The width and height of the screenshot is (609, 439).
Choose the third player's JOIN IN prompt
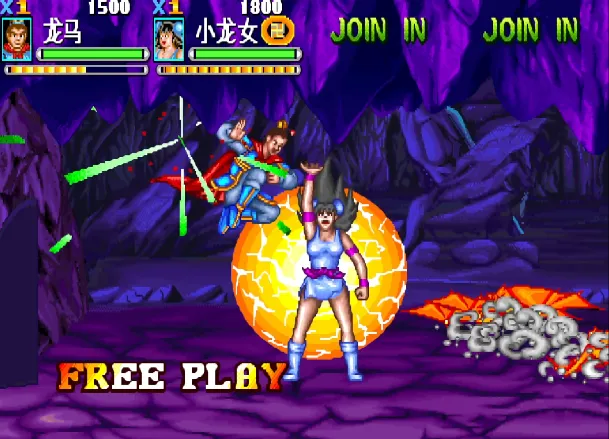378,30
